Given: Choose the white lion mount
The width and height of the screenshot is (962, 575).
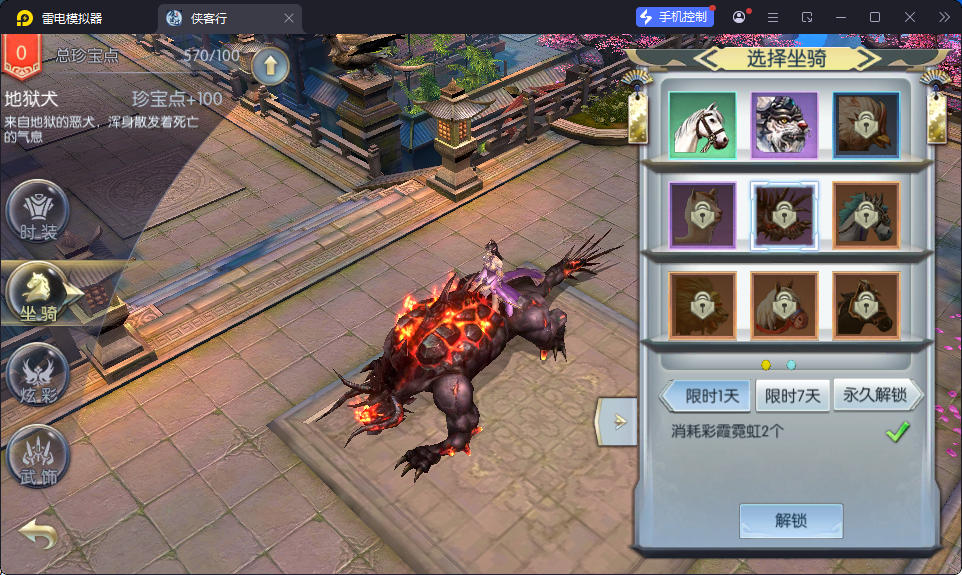Looking at the screenshot, I should 784,125.
